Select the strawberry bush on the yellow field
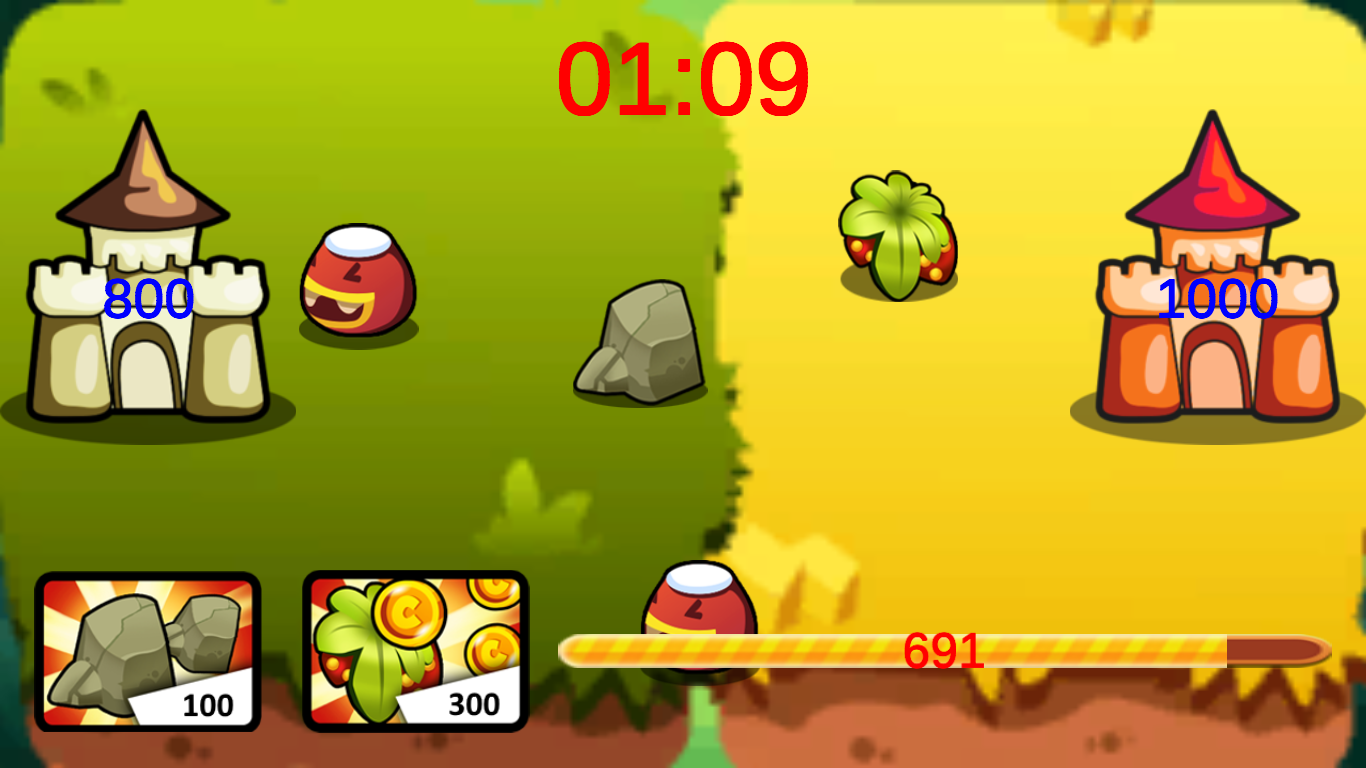This screenshot has height=768, width=1366. click(x=900, y=235)
